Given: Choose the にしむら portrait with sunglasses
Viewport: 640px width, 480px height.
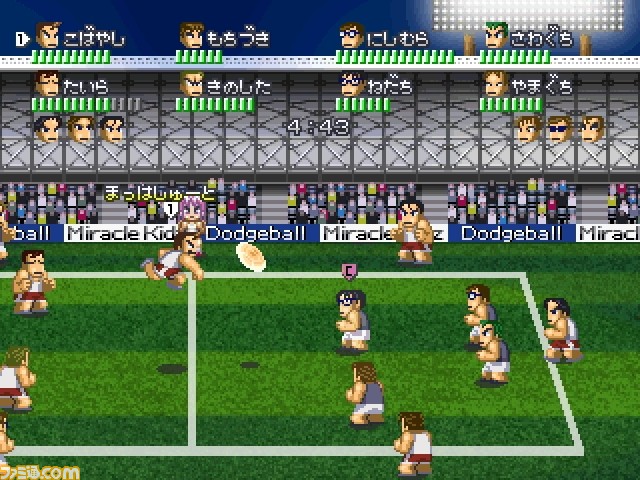Looking at the screenshot, I should pyautogui.click(x=351, y=36).
